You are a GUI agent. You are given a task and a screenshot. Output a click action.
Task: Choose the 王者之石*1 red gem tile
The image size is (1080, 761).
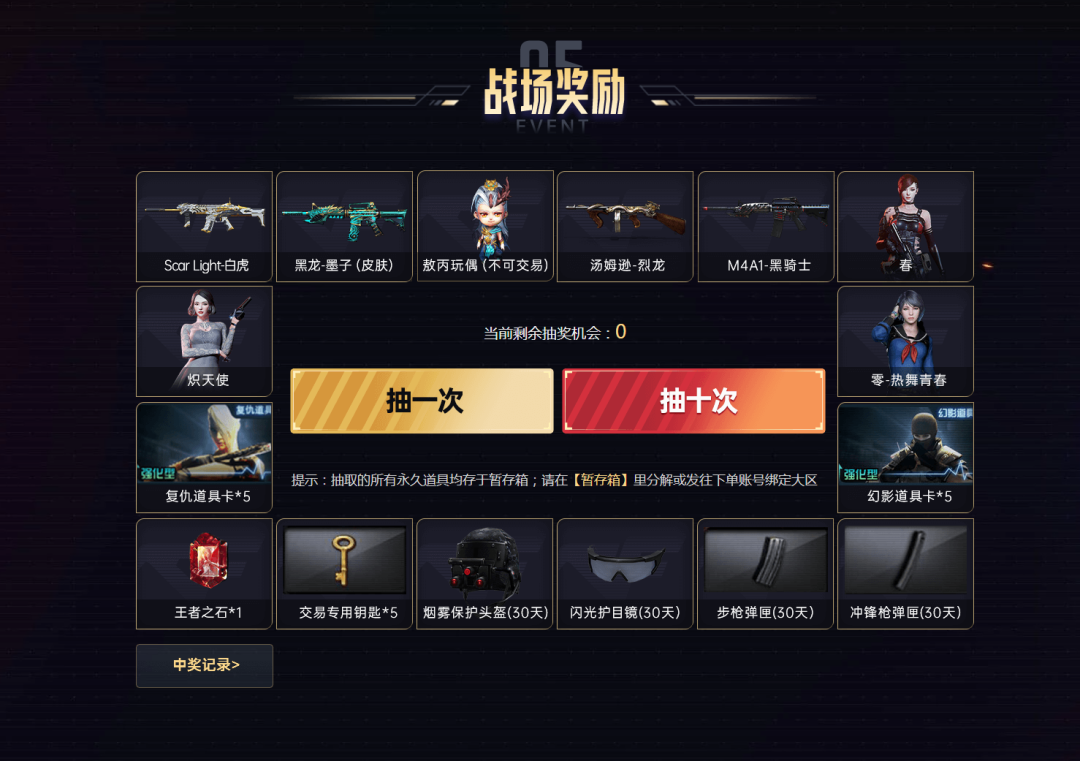point(205,573)
